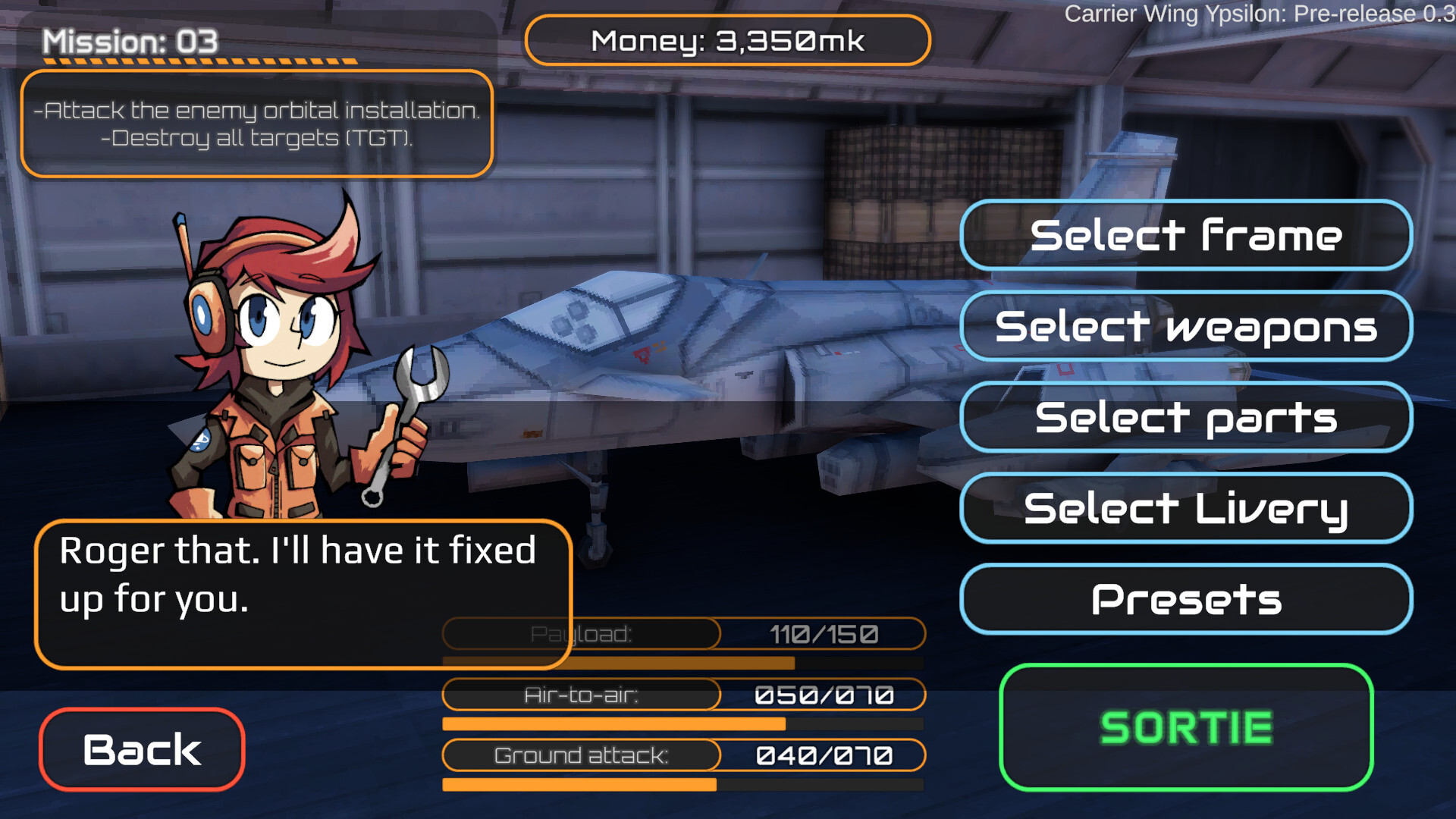Screen dimensions: 1456x819
Task: Click the Money: 3,350mk display
Action: coord(728,41)
